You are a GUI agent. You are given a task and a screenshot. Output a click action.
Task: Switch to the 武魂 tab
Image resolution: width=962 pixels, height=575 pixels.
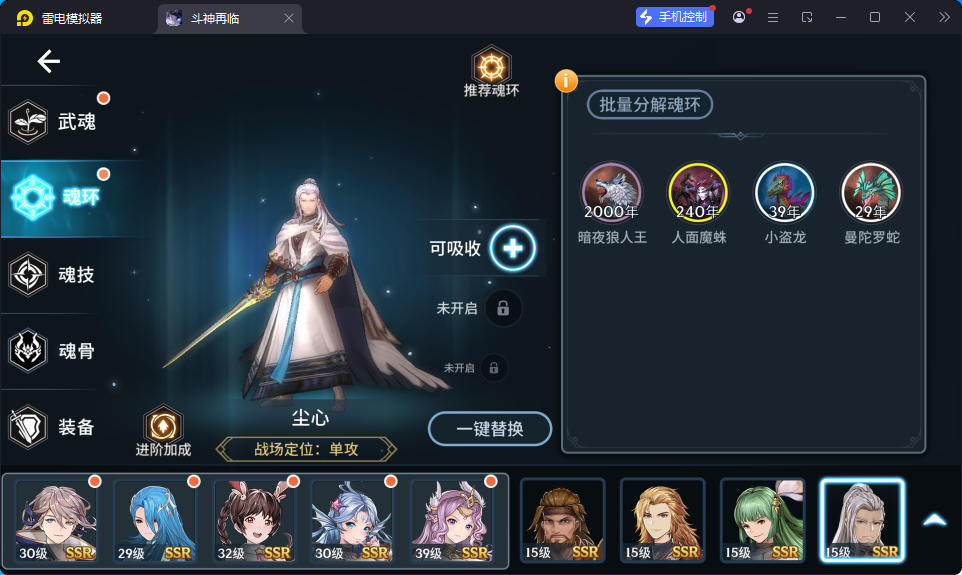[58, 122]
